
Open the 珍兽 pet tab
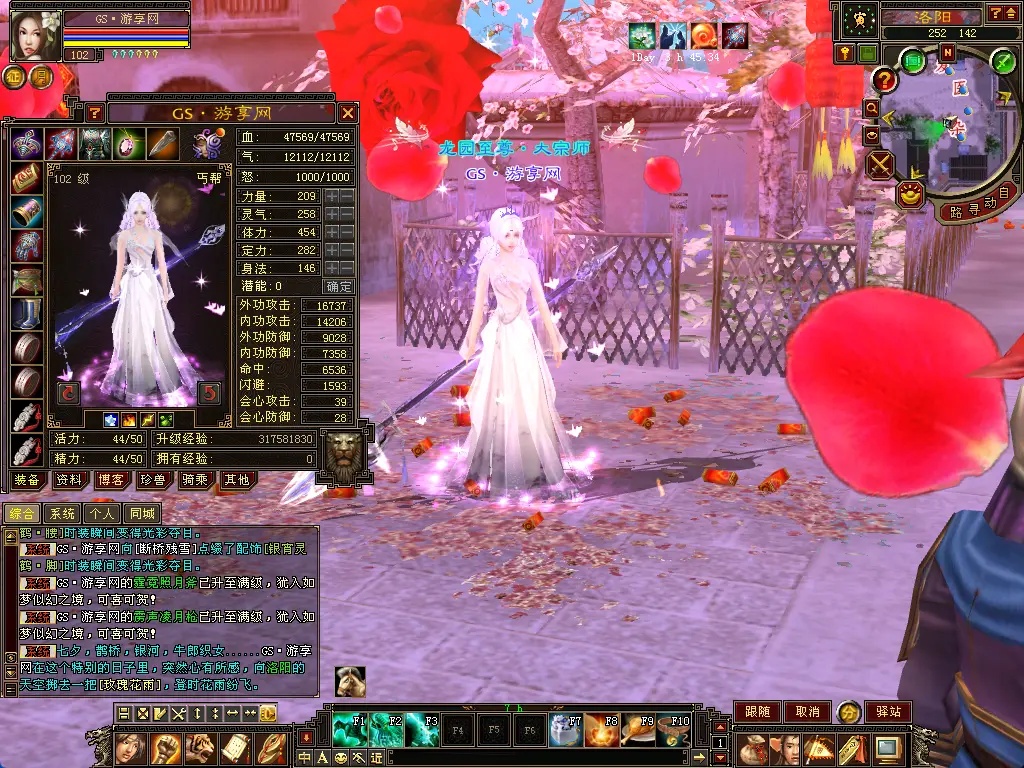click(x=153, y=480)
